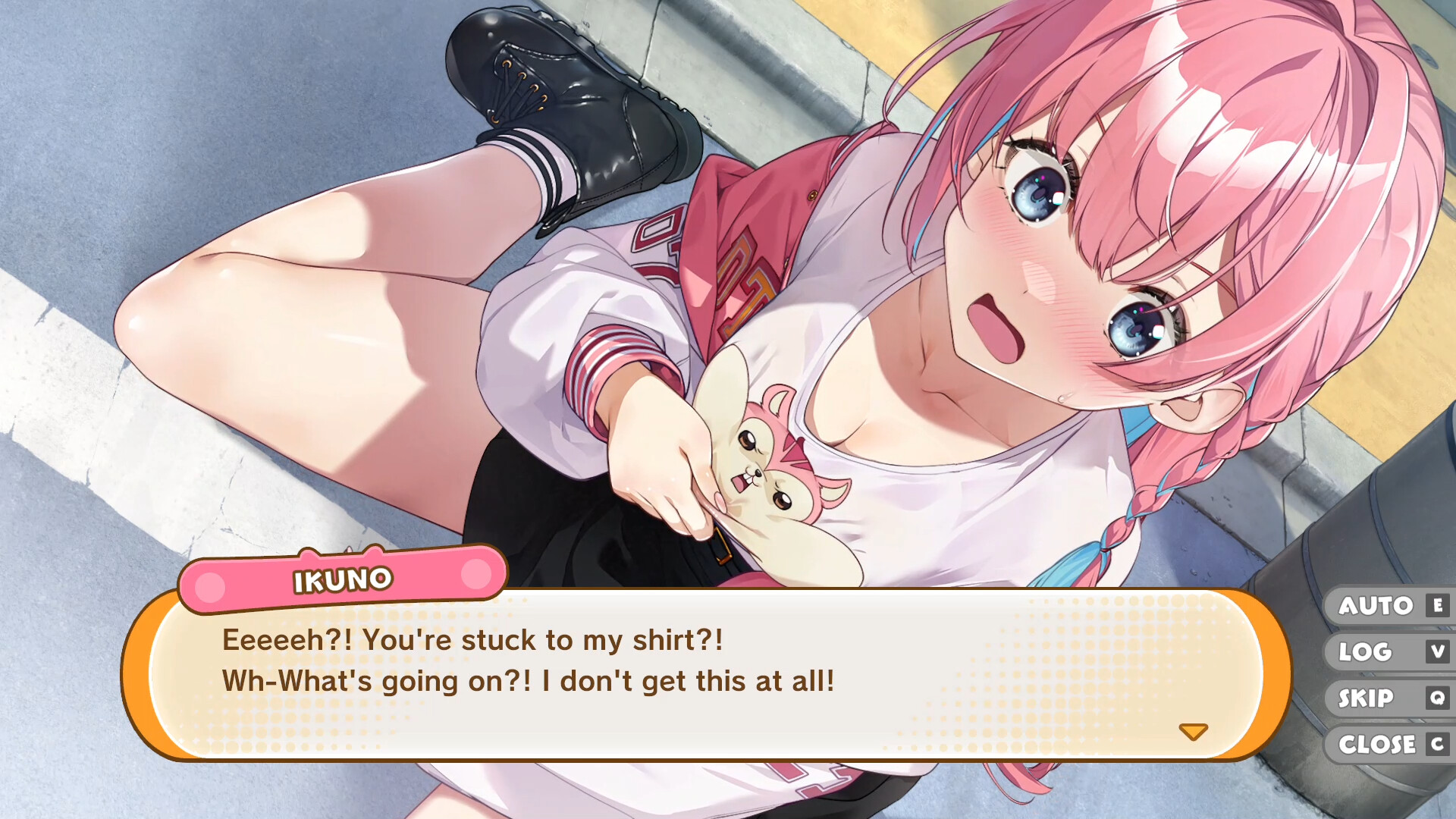Select AUTO from the right-side control menu
The image size is (1456, 819).
tap(1374, 605)
